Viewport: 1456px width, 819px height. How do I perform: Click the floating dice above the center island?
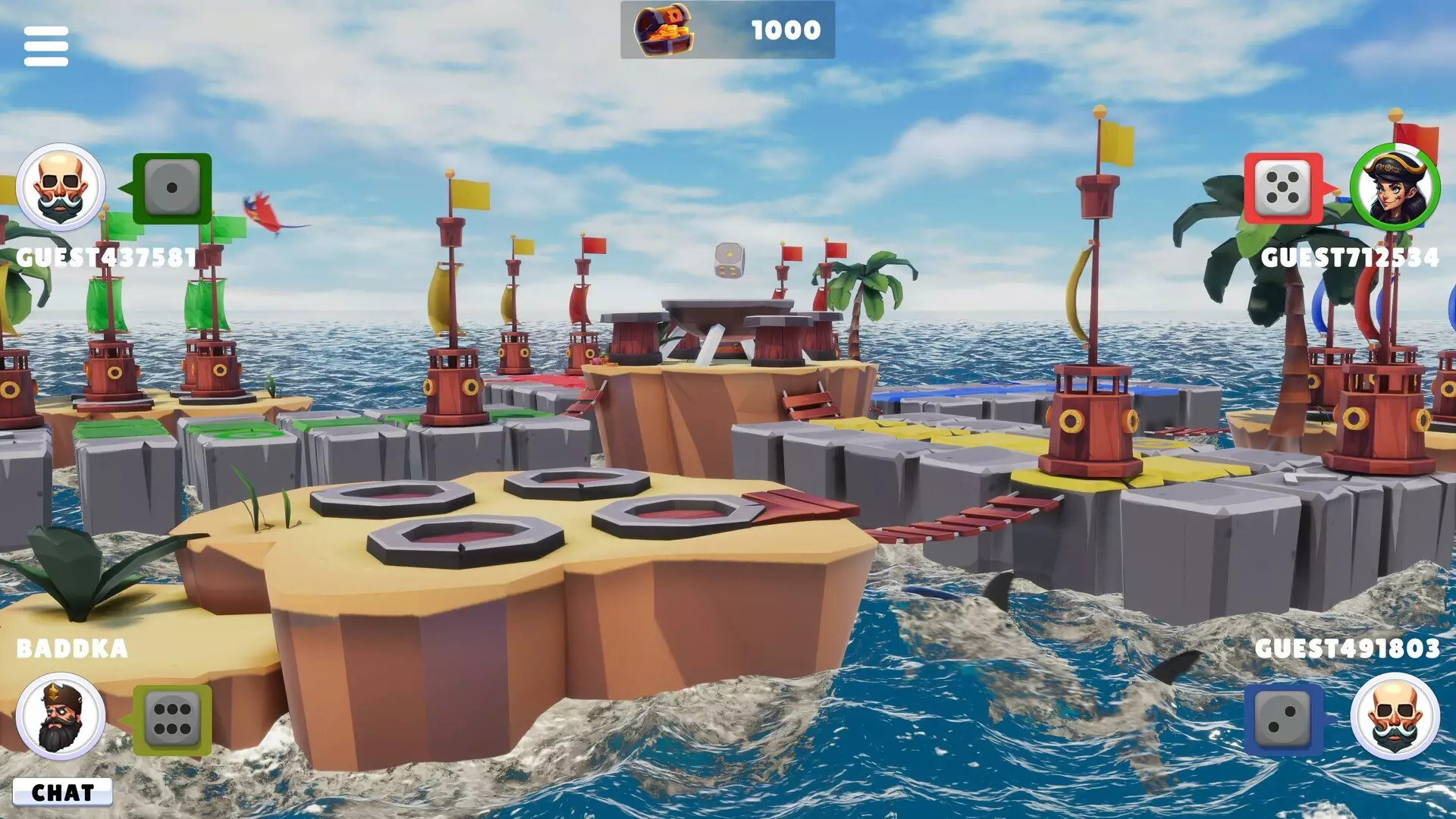[x=729, y=259]
